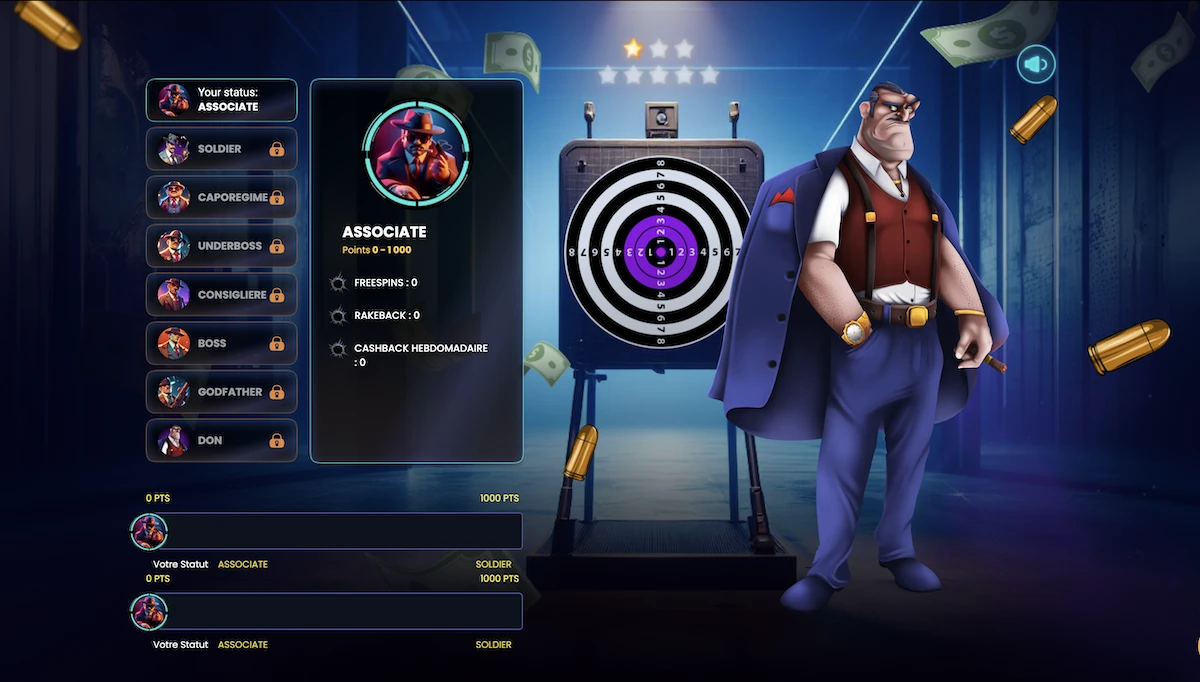Open the Godfather rank entry
Image resolution: width=1200 pixels, height=682 pixels.
click(x=222, y=392)
